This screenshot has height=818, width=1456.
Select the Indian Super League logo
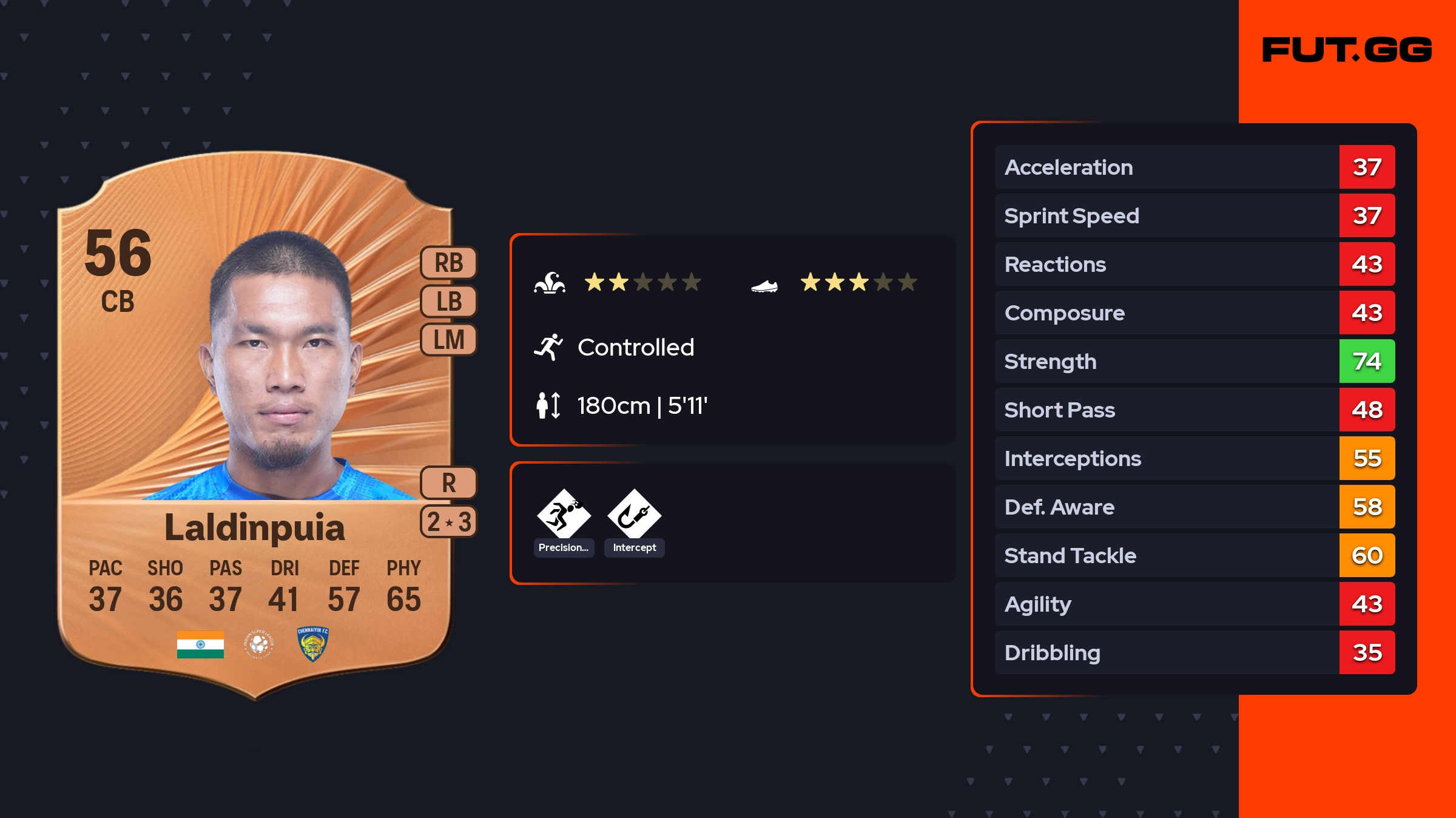(x=259, y=644)
